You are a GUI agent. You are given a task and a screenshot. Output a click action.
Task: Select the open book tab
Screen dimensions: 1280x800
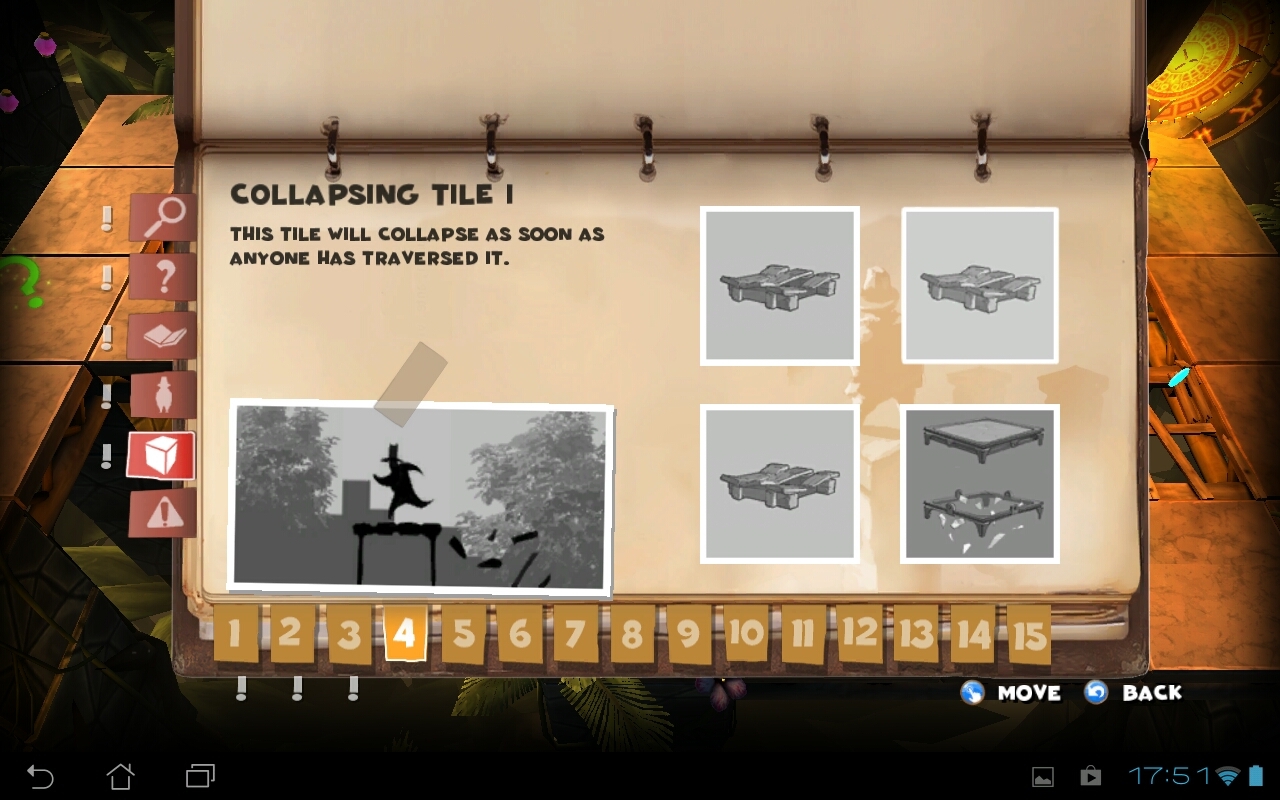coord(162,336)
